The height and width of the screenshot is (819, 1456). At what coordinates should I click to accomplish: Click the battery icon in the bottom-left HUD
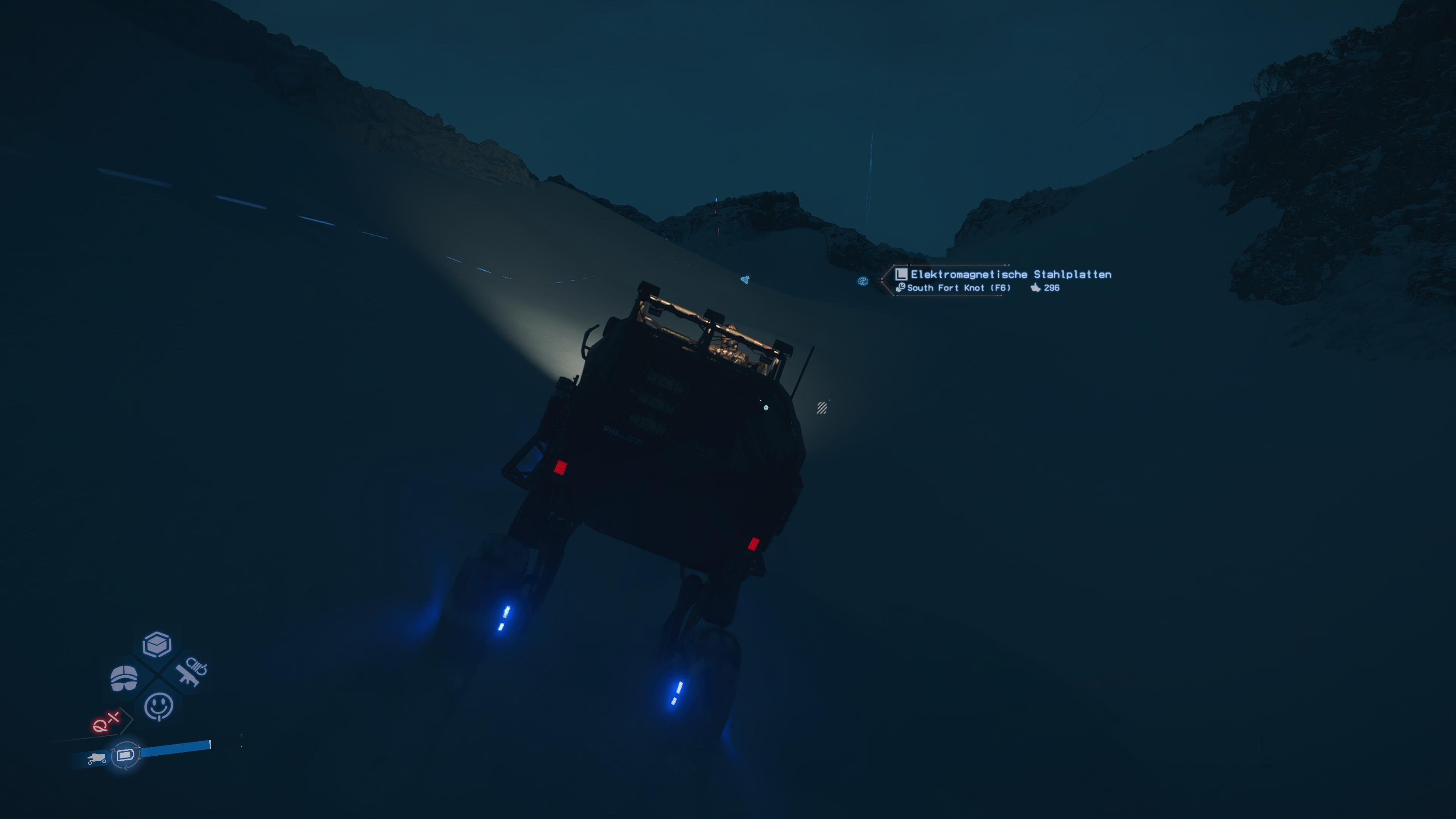click(x=126, y=755)
